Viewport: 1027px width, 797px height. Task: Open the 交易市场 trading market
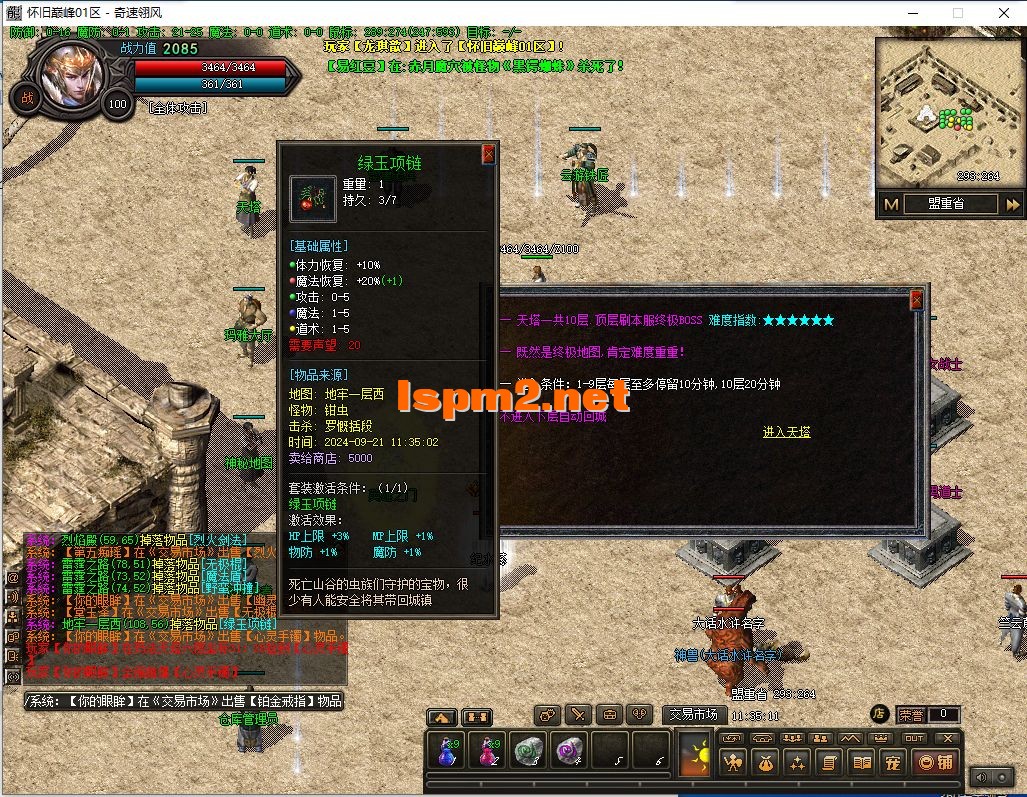(694, 714)
